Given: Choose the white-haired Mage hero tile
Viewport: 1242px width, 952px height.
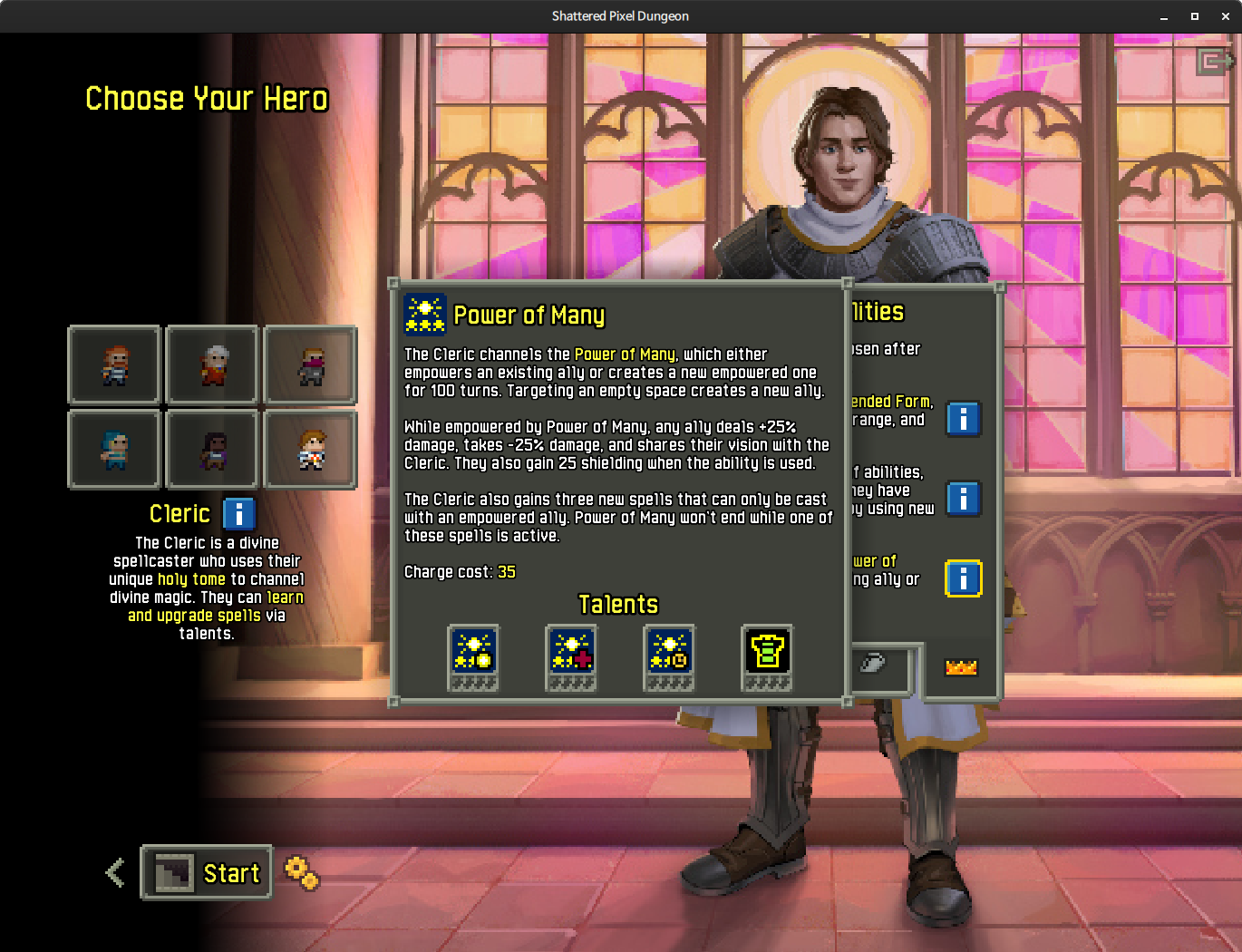Looking at the screenshot, I should [213, 364].
